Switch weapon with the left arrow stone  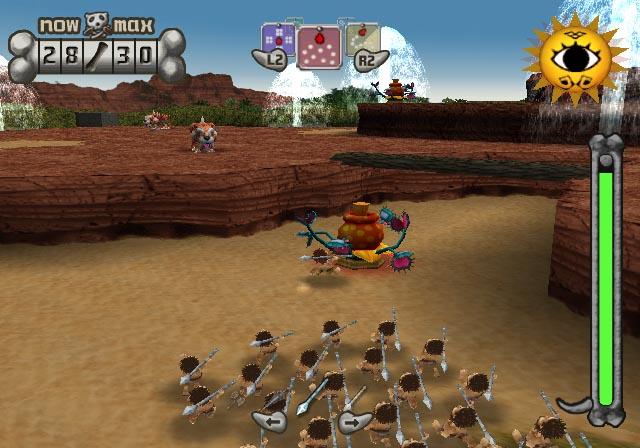pyautogui.click(x=269, y=420)
